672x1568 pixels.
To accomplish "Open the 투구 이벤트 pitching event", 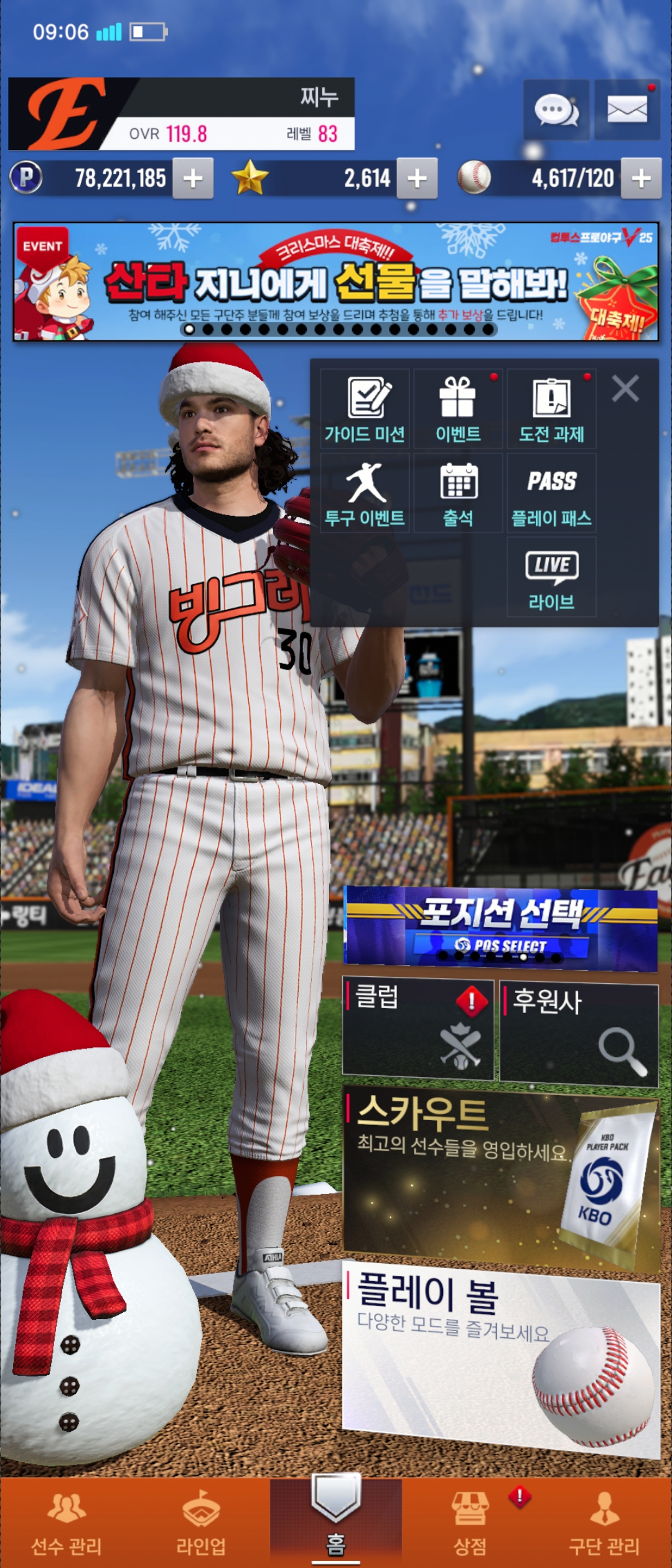I will tap(365, 493).
